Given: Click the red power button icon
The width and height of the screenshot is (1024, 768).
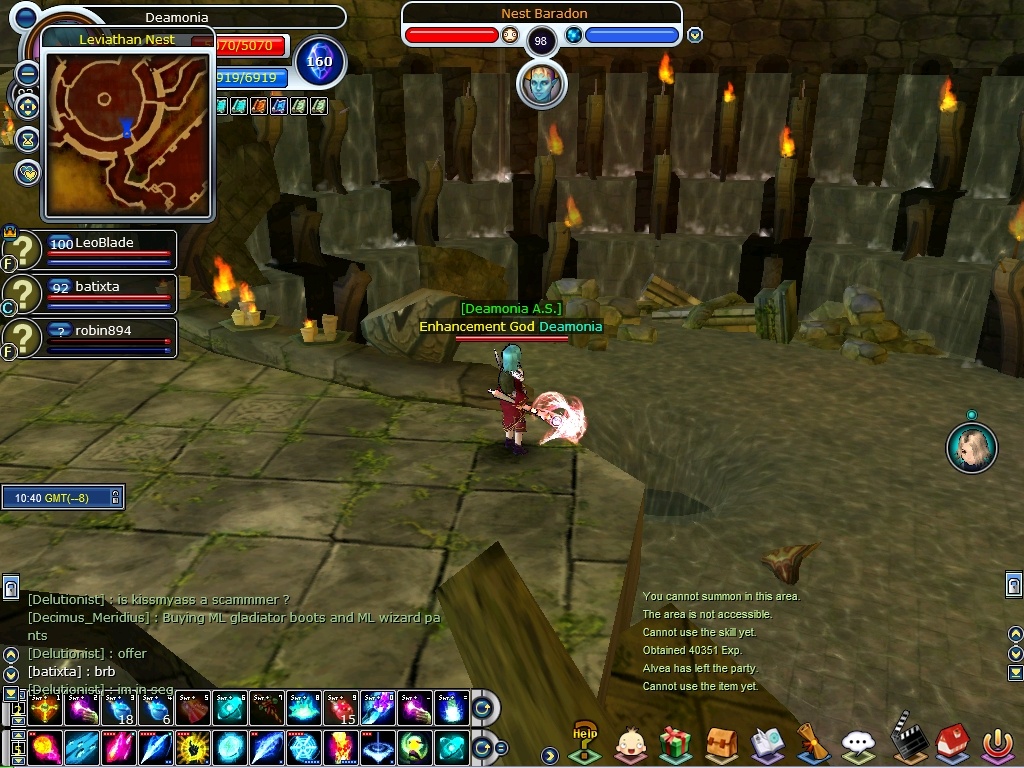Looking at the screenshot, I should (x=996, y=744).
